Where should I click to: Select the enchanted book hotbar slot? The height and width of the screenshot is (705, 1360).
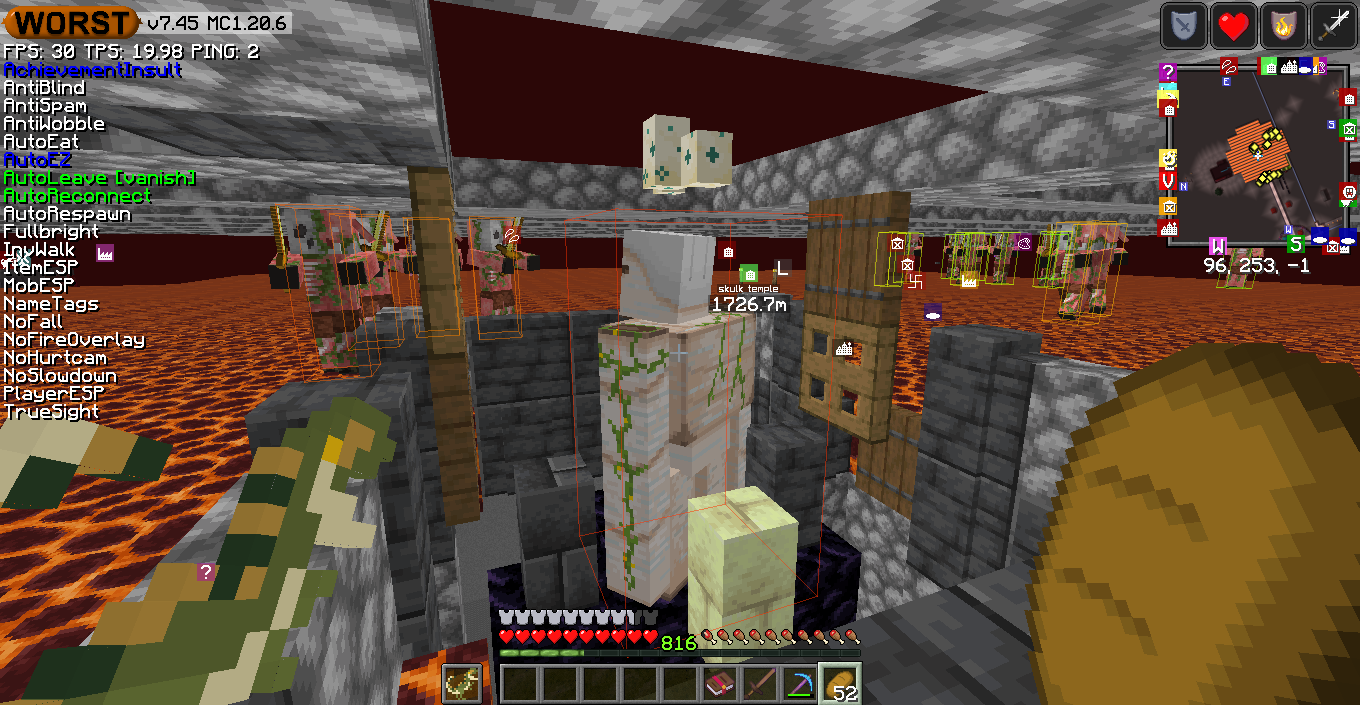pos(719,684)
